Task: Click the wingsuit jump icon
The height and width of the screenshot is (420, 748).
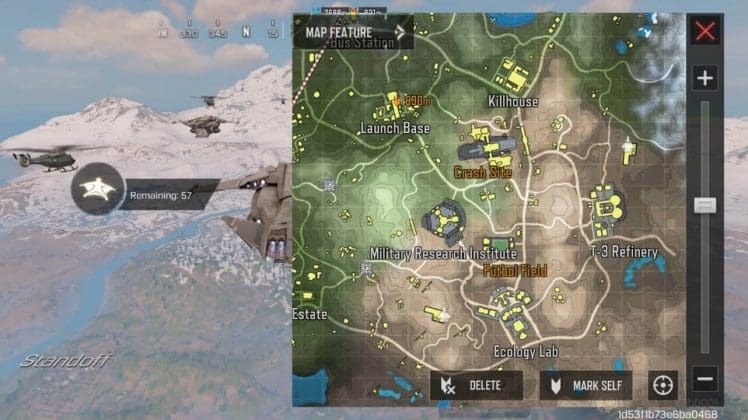Action: coord(98,189)
